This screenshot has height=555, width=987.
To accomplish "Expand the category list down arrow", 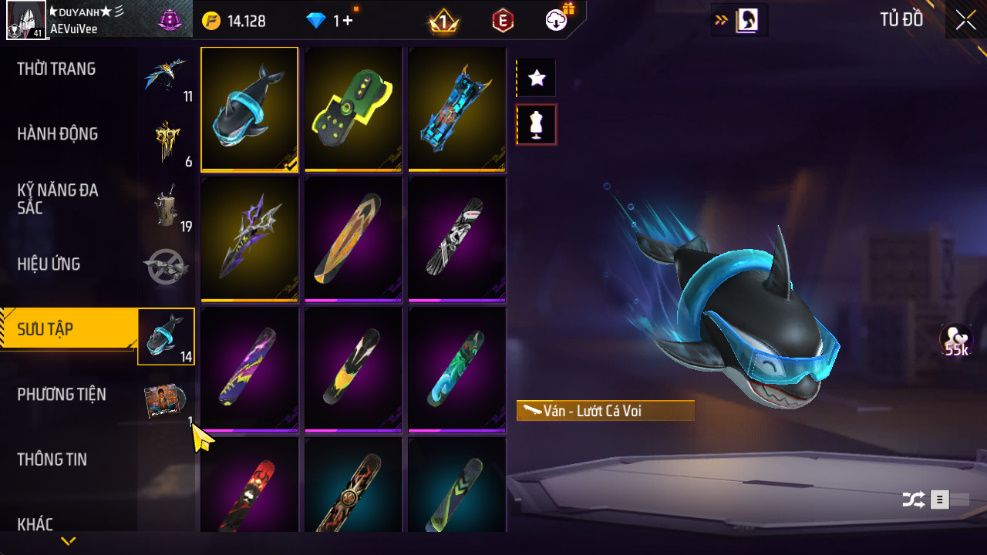I will coord(69,542).
